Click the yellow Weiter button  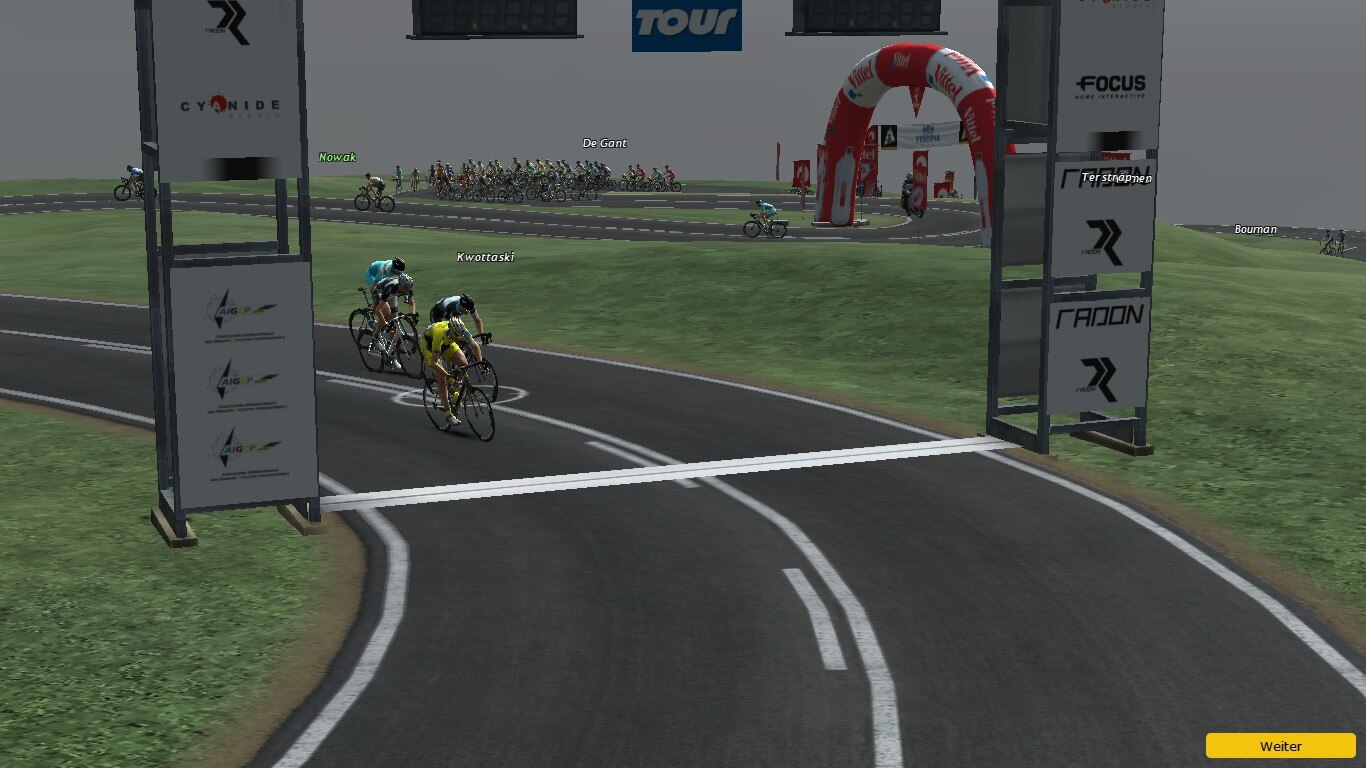[1280, 746]
